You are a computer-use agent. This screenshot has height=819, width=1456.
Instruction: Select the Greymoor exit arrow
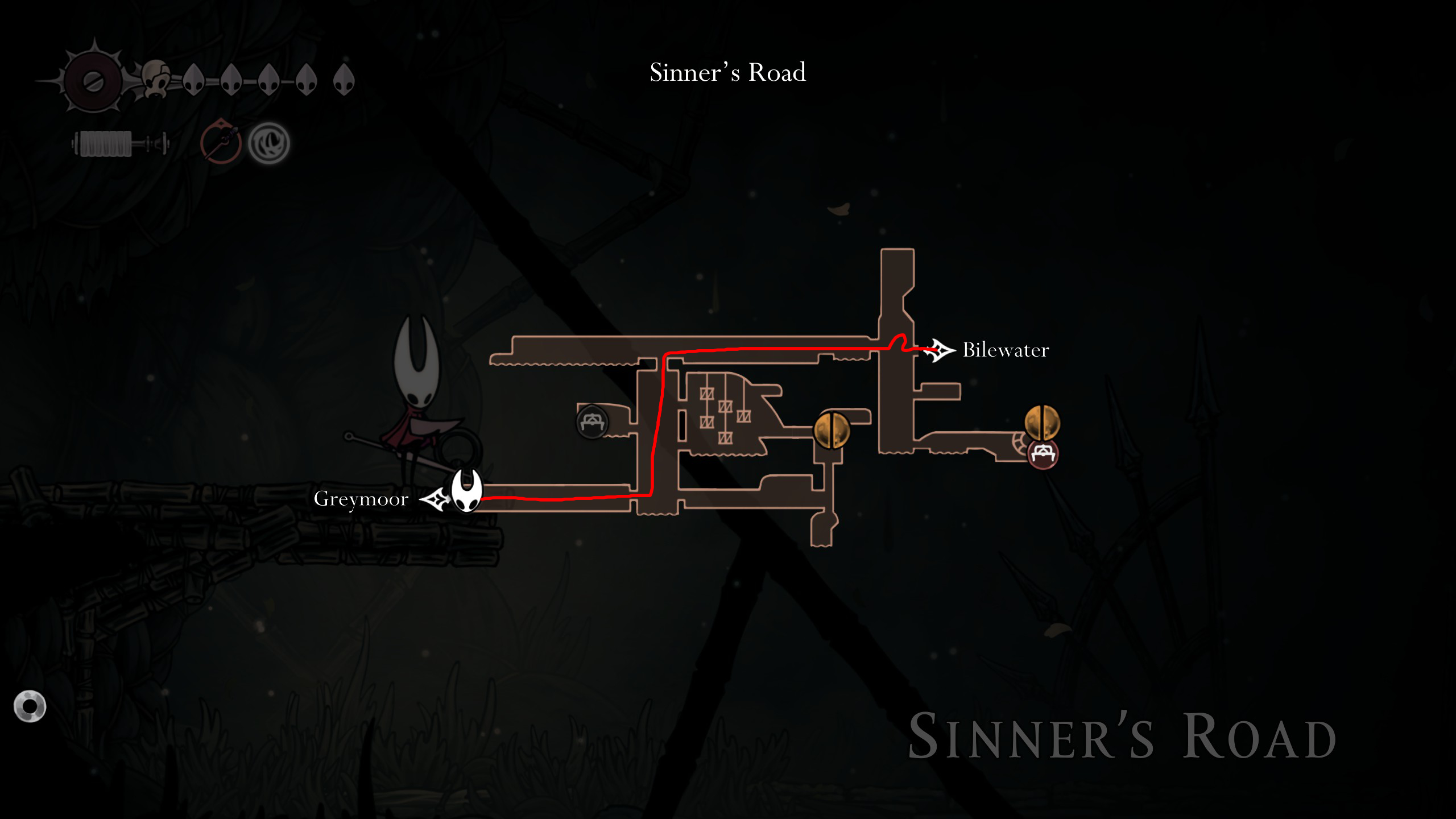pos(435,499)
